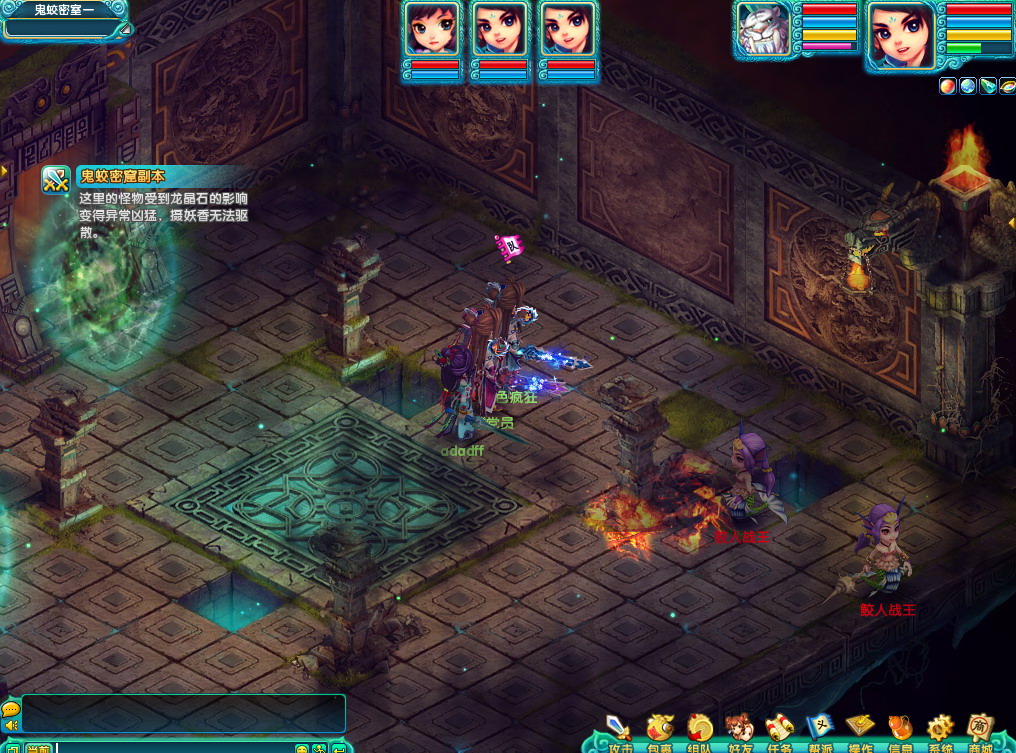Screen dimensions: 1016x753
Task: Open the emoji smiley picker
Action: [301, 748]
